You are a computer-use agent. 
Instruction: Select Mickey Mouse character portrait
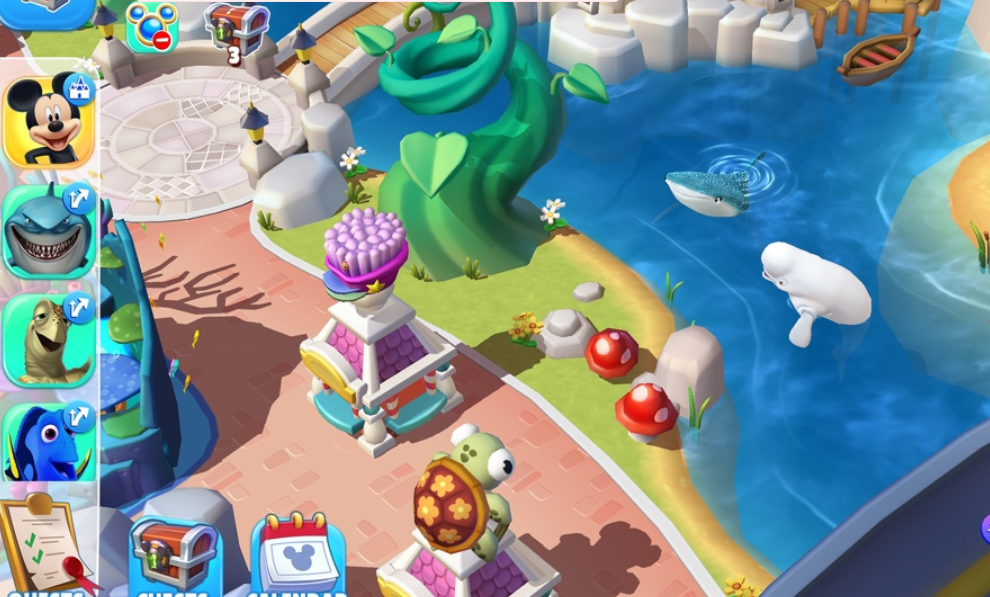[x=48, y=120]
